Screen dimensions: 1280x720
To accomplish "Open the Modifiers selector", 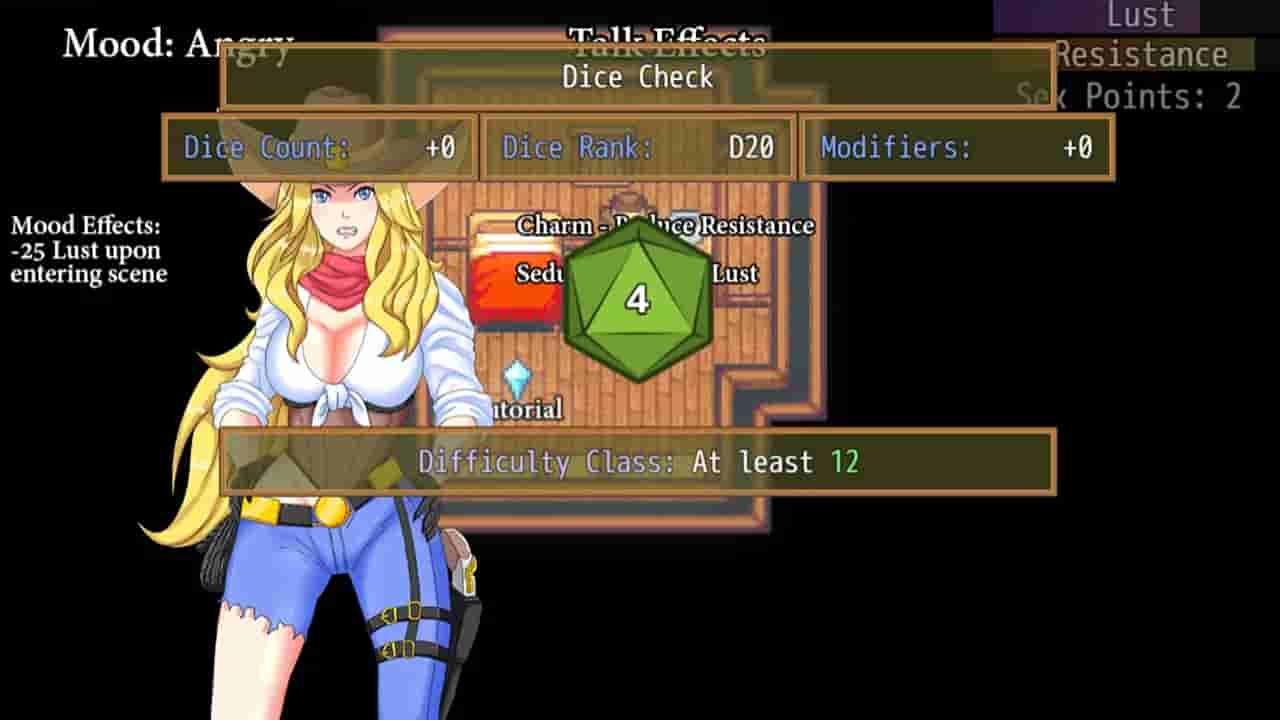I will coord(955,147).
